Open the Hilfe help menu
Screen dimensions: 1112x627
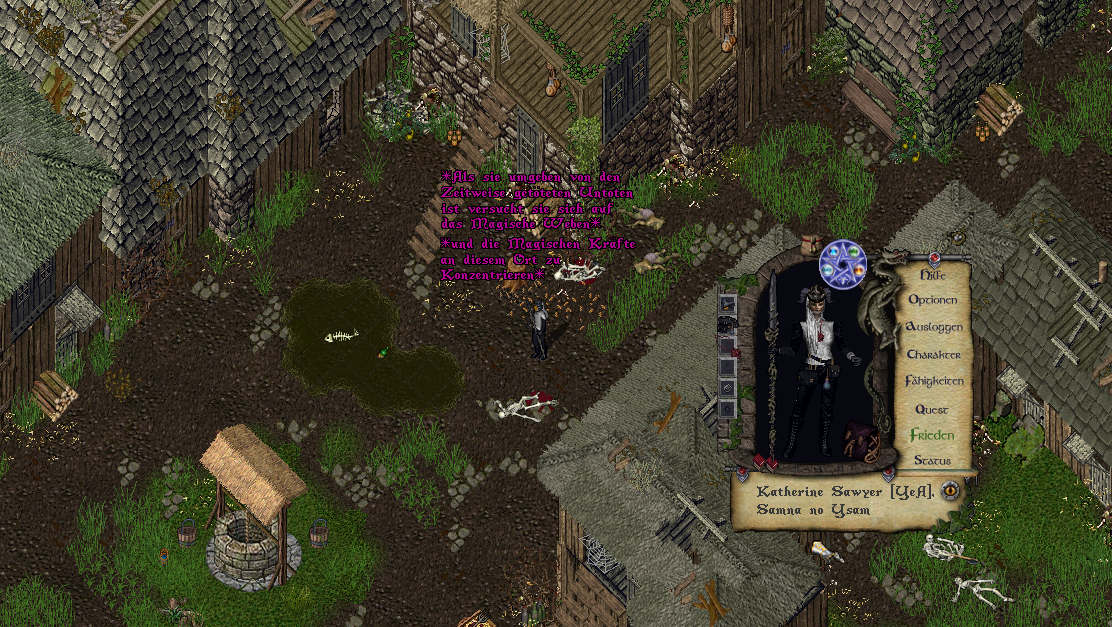[932, 274]
